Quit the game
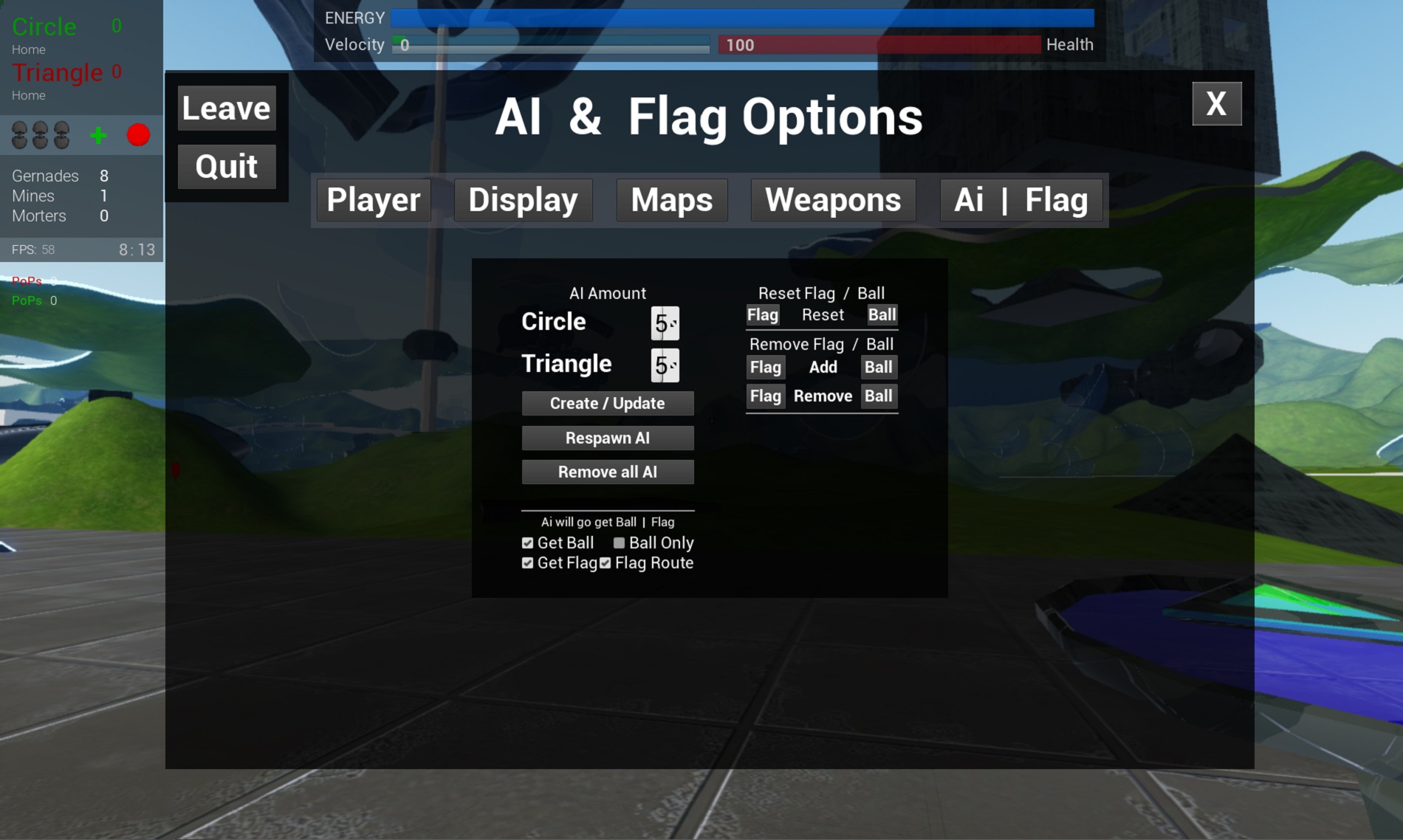 (227, 167)
